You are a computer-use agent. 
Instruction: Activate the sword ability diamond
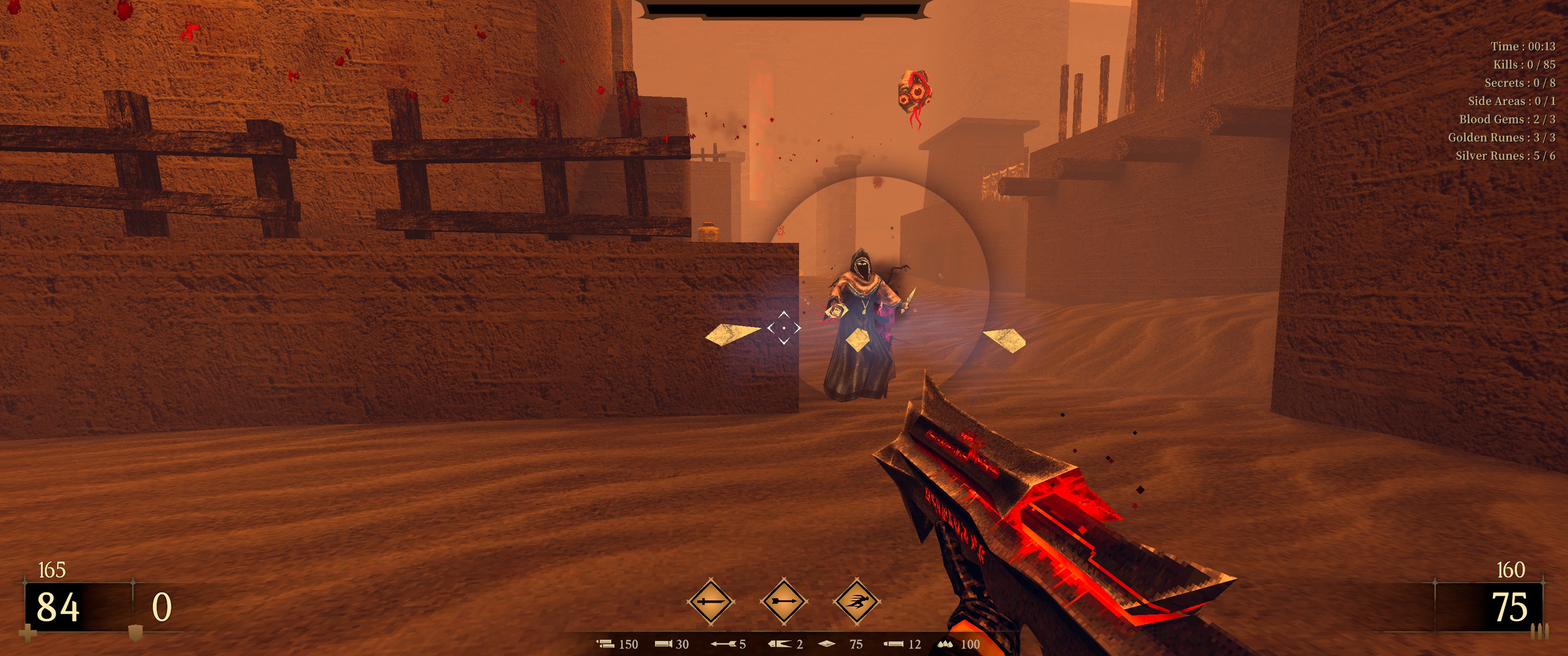pyautogui.click(x=710, y=601)
